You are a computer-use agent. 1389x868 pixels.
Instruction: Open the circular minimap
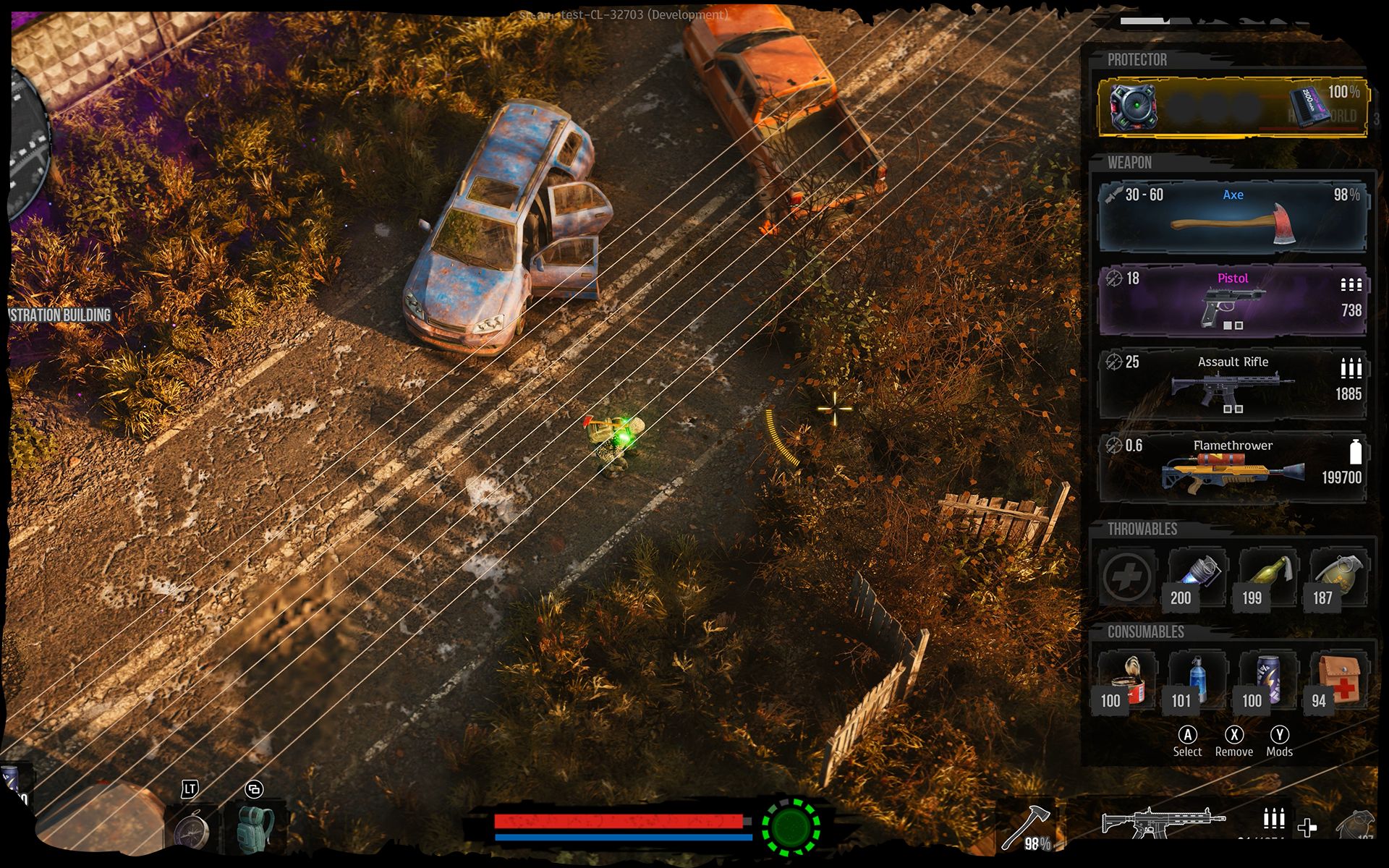25,145
